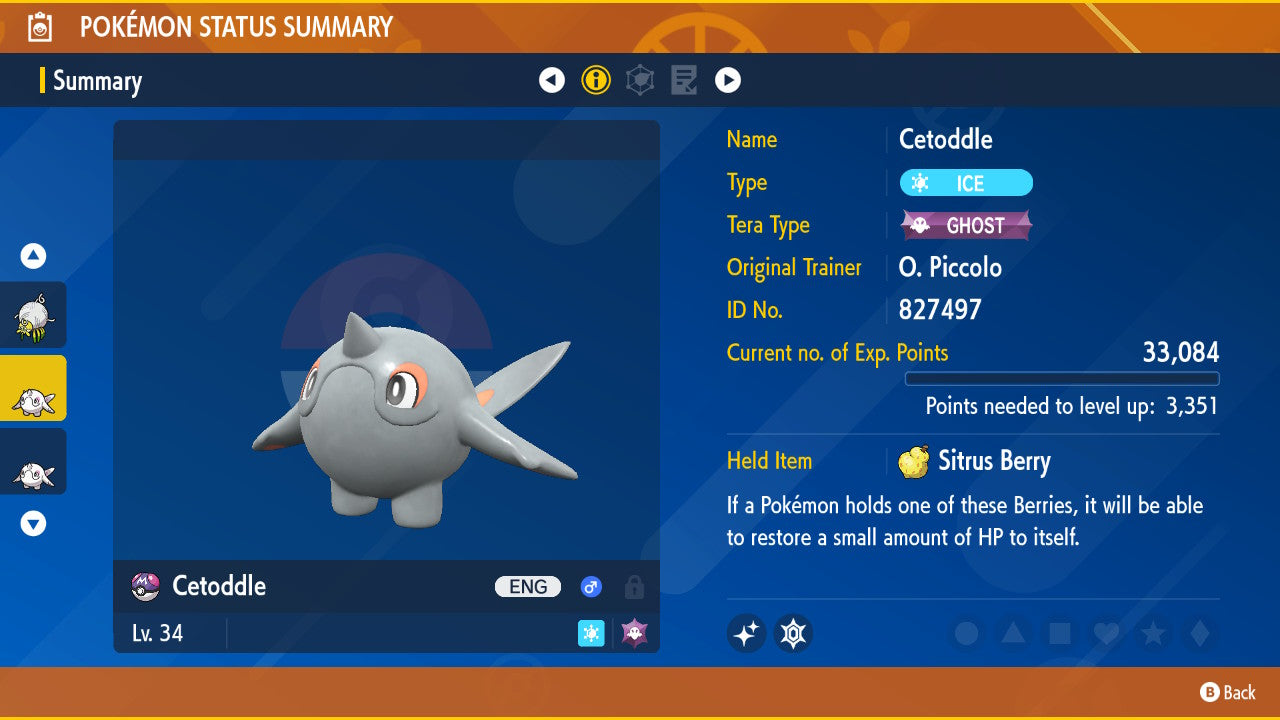Switch to the hexagon stats tab
Image resolution: width=1280 pixels, height=720 pixels.
click(x=640, y=80)
